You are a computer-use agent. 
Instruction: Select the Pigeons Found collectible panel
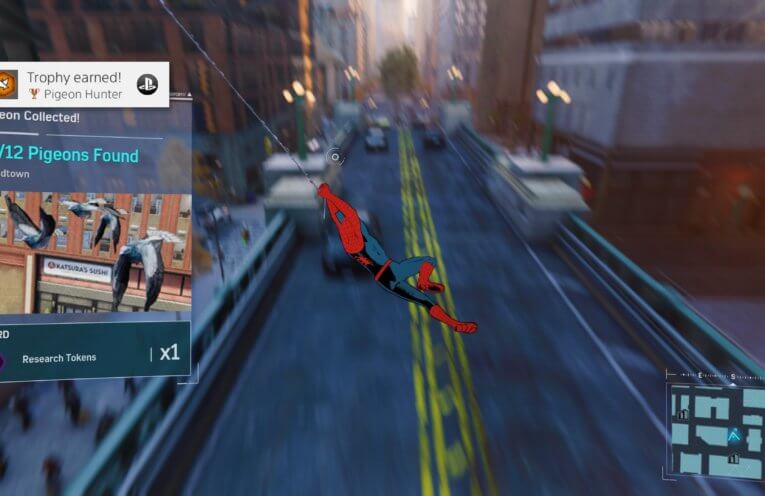click(95, 154)
